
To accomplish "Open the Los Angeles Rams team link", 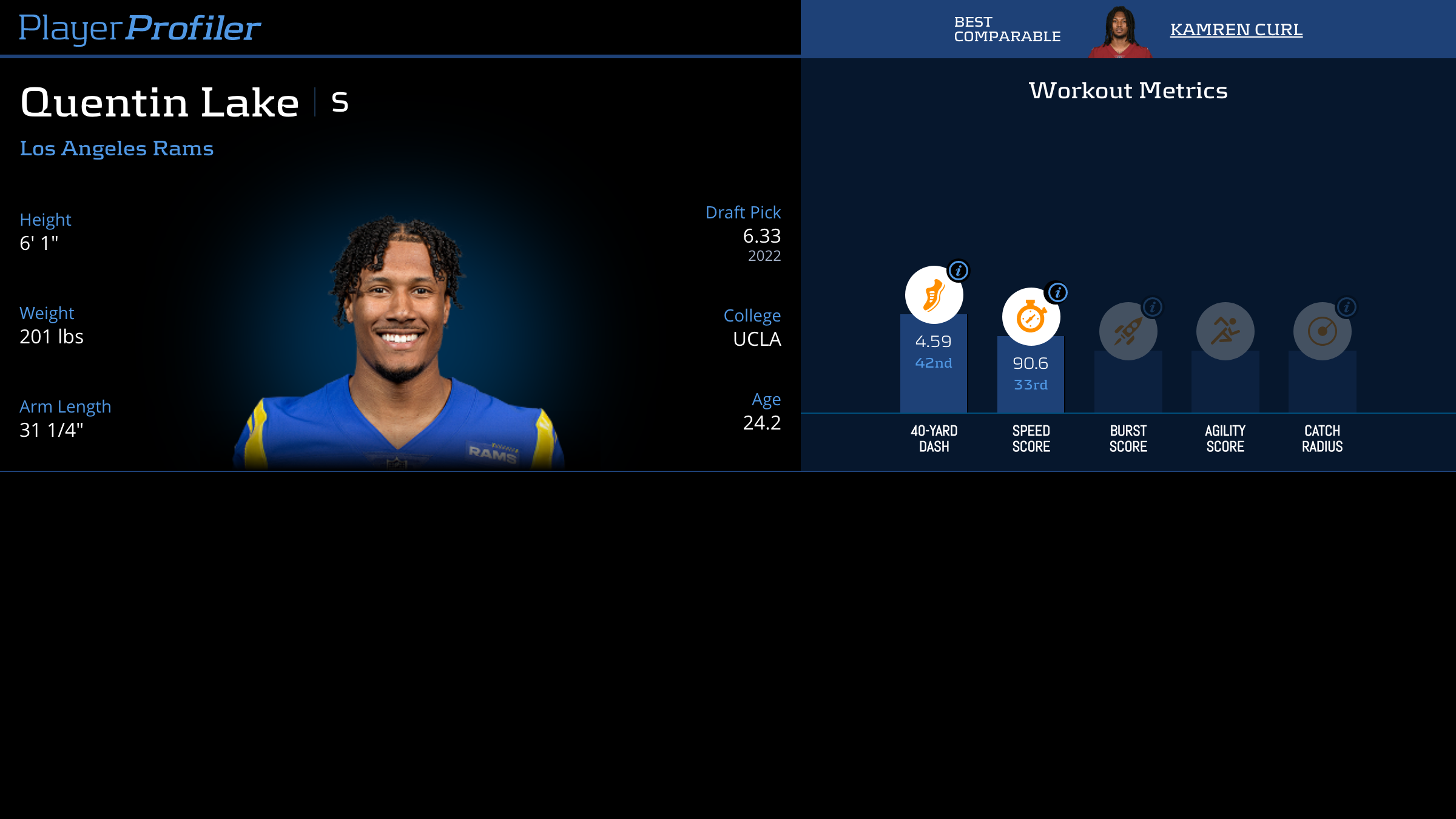I will (116, 148).
